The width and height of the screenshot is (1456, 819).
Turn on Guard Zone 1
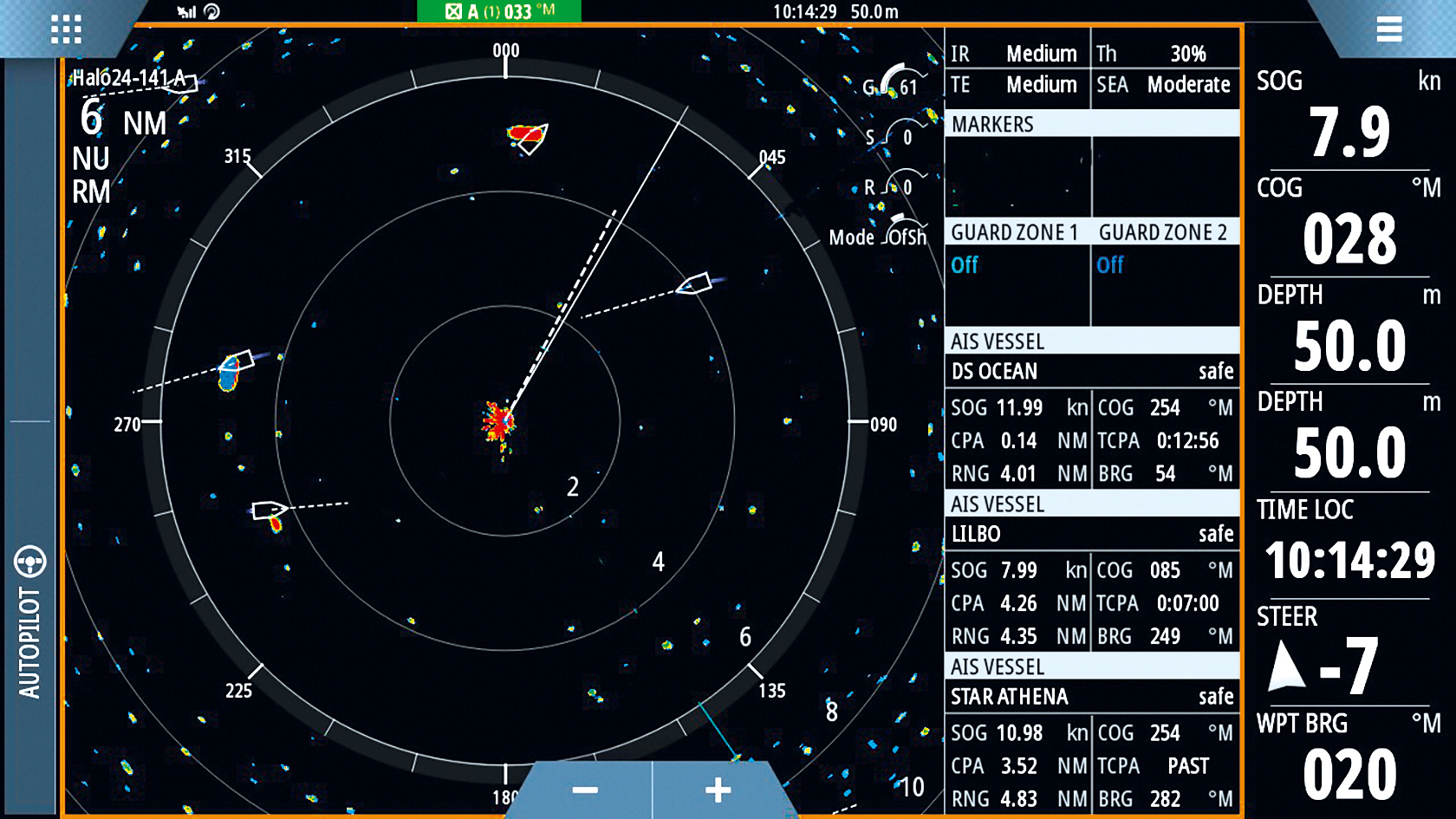click(x=965, y=265)
